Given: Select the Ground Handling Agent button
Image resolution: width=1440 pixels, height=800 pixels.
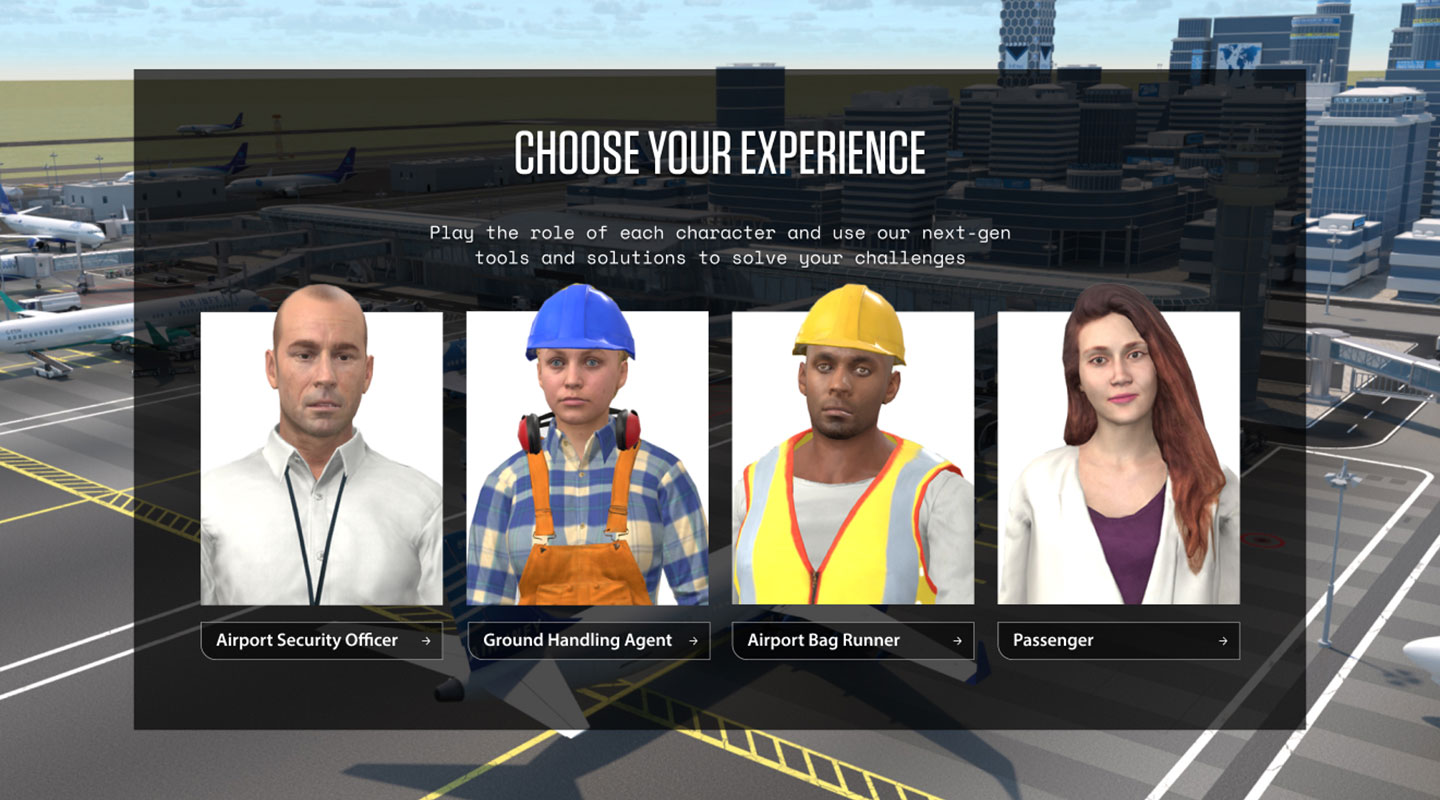Looking at the screenshot, I should (x=588, y=641).
